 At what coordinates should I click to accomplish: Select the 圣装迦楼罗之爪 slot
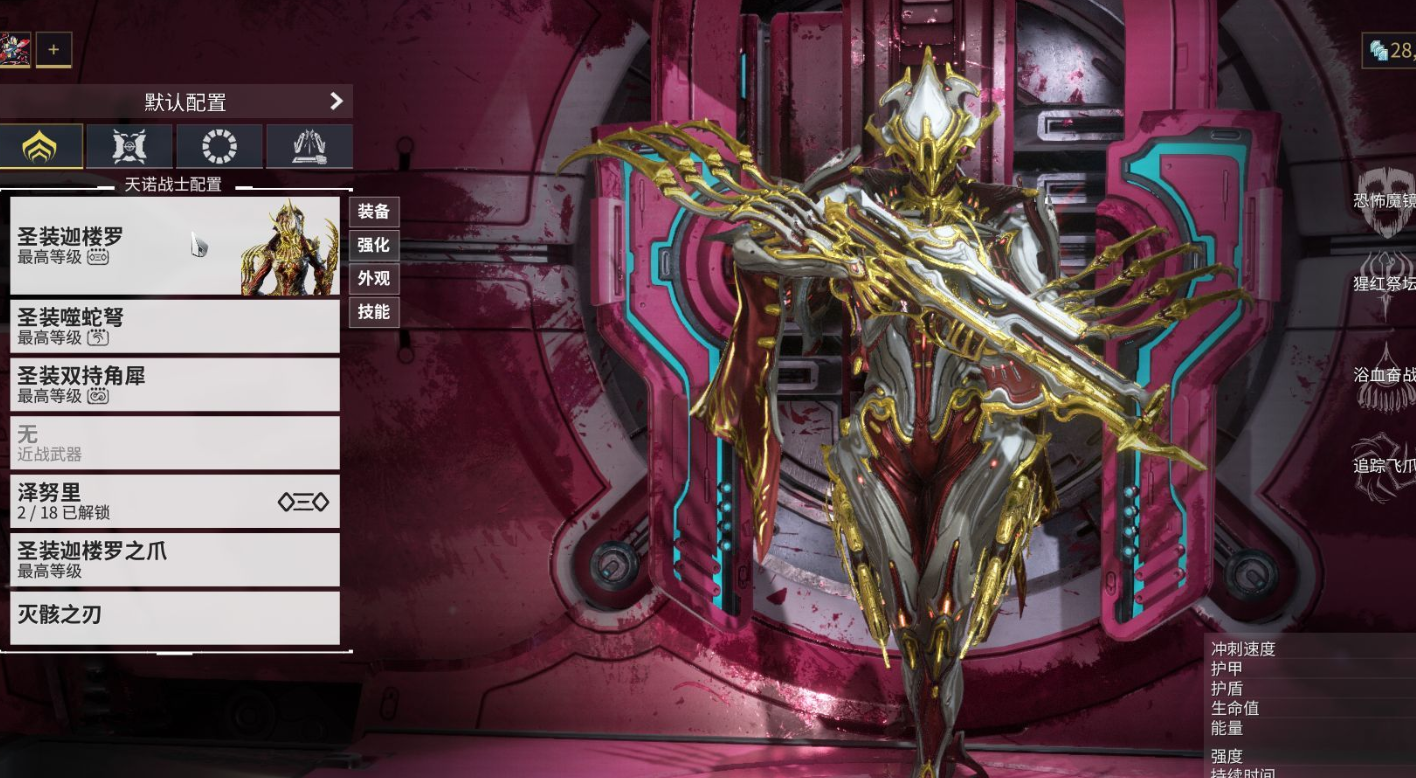tap(175, 559)
